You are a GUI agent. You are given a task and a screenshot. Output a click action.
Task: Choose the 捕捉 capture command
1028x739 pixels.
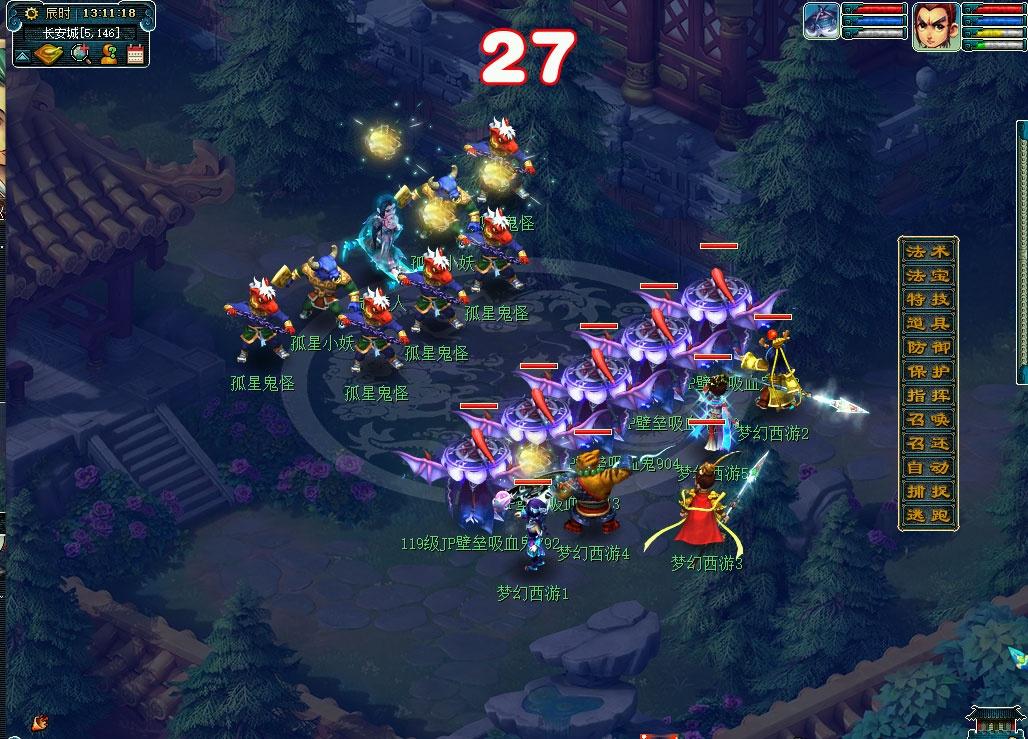click(927, 492)
